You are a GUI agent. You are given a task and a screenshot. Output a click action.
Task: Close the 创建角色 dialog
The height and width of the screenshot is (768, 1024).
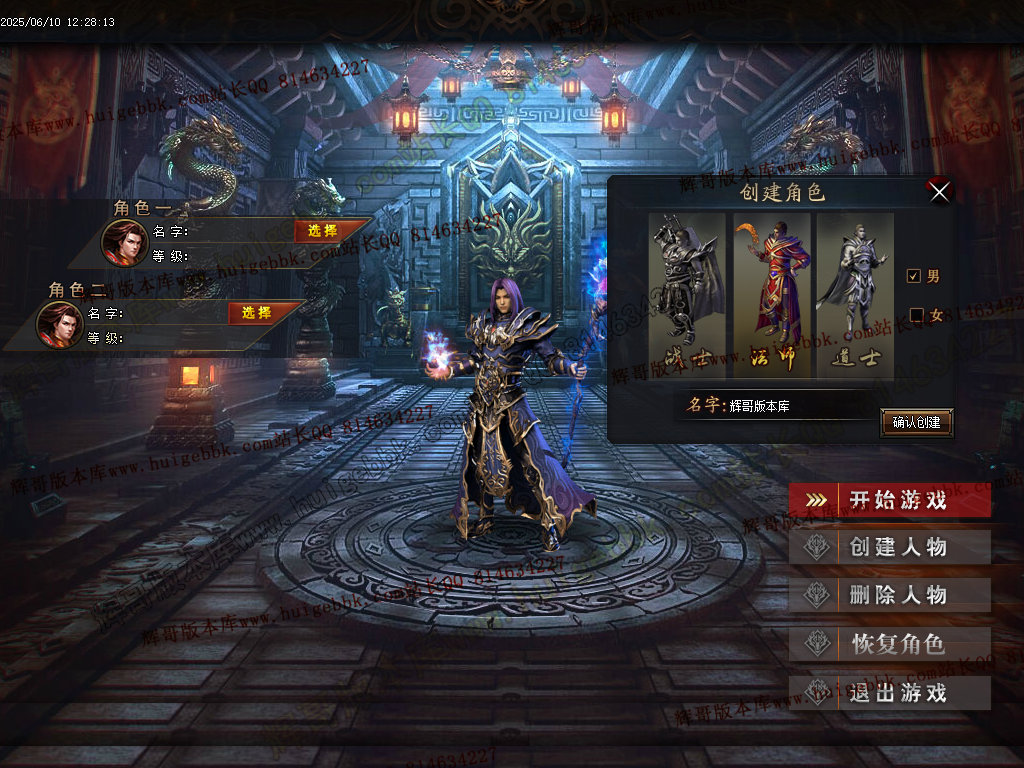(x=939, y=191)
